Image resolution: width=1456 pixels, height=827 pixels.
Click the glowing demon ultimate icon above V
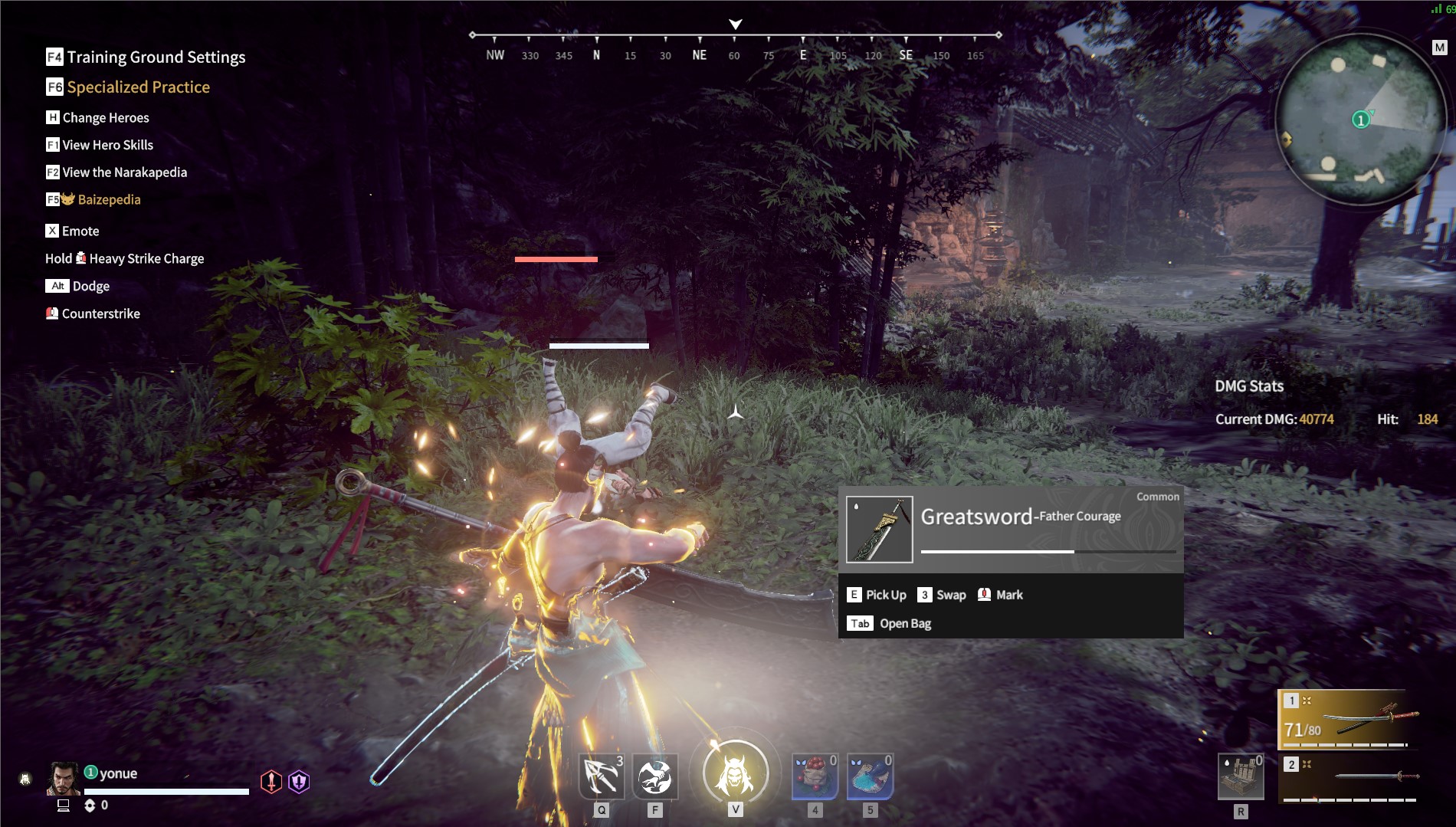(735, 773)
